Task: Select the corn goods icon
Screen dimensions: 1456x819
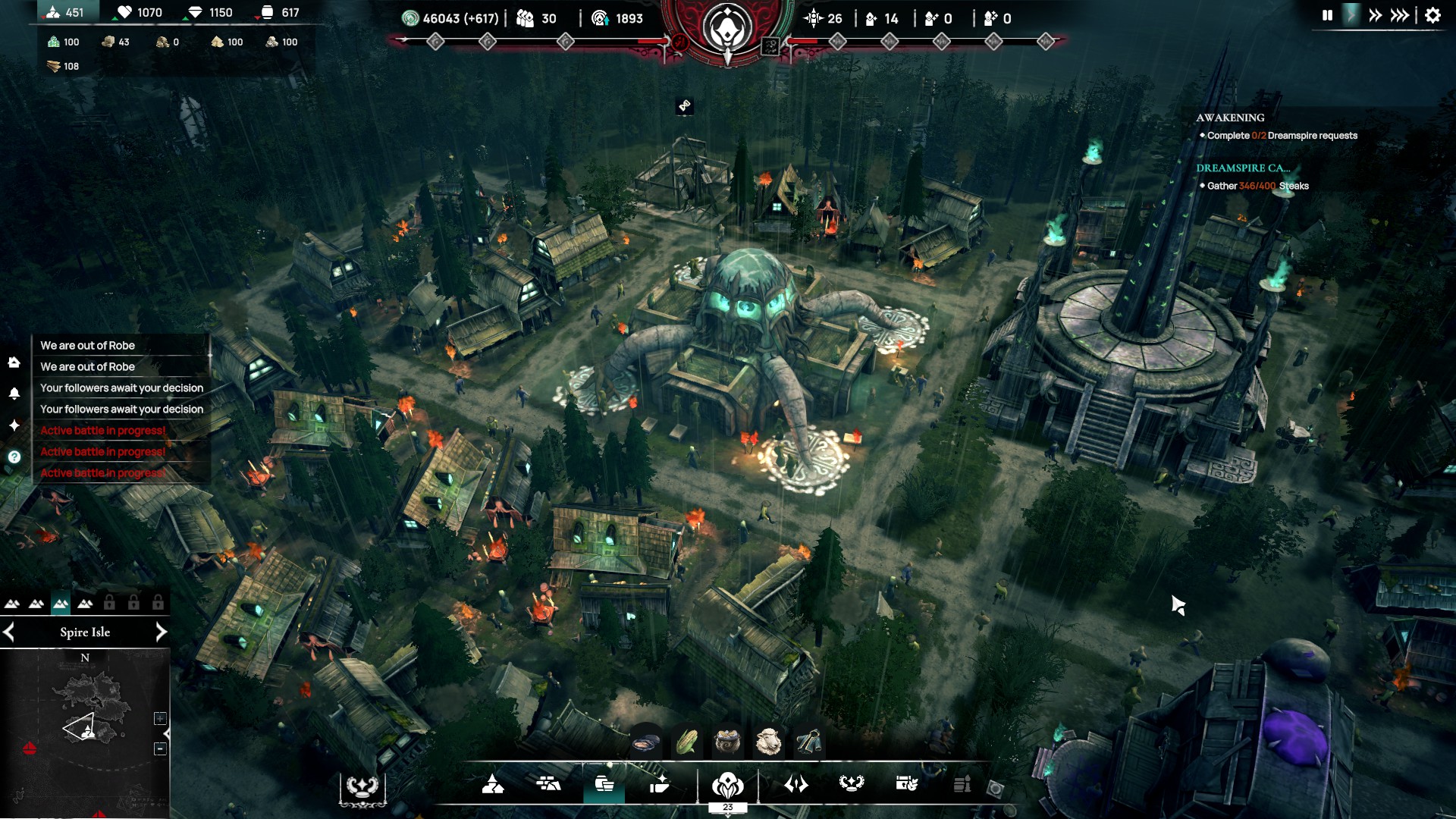Action: tap(687, 742)
